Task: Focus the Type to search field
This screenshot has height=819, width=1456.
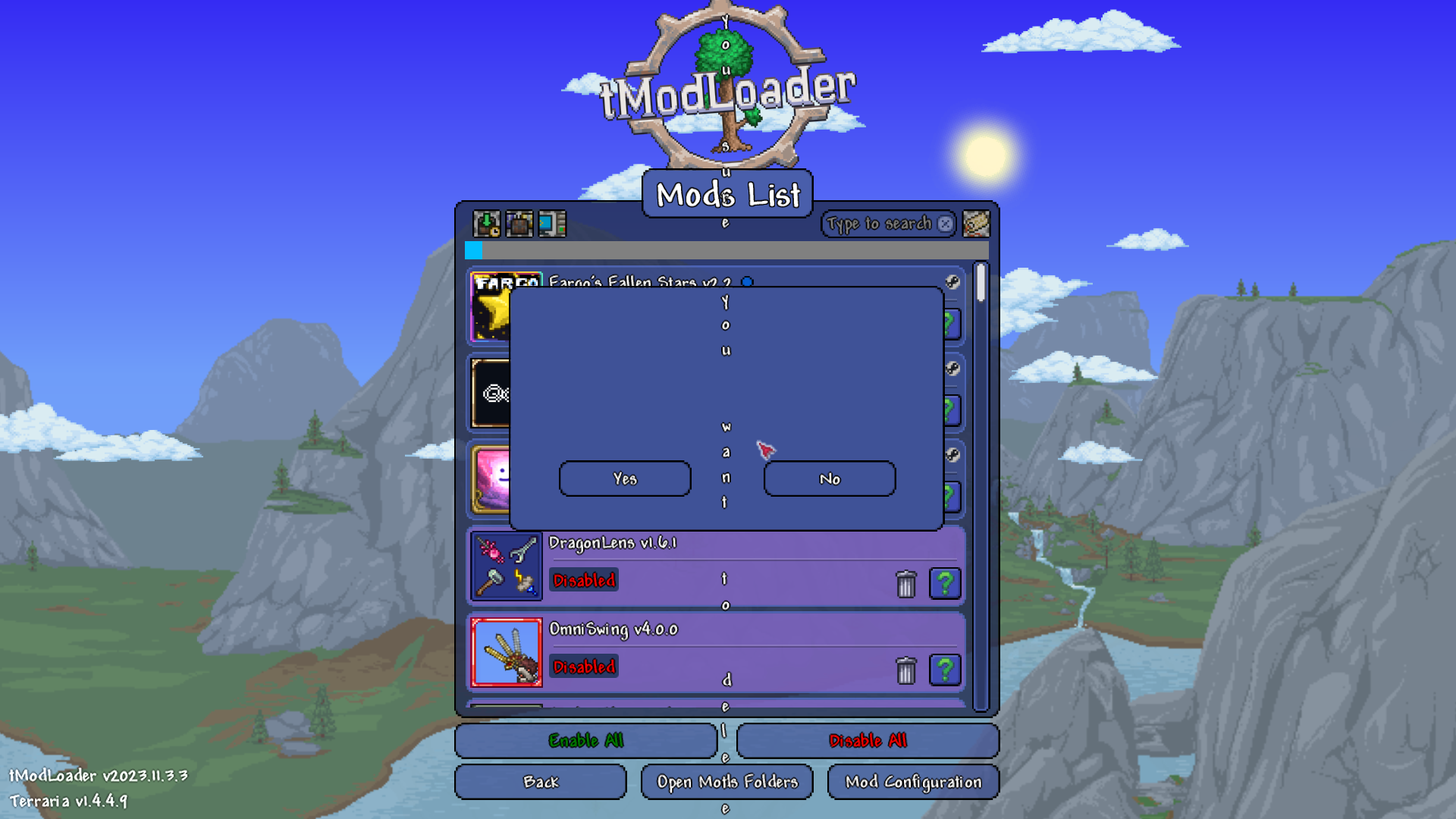Action: (880, 224)
